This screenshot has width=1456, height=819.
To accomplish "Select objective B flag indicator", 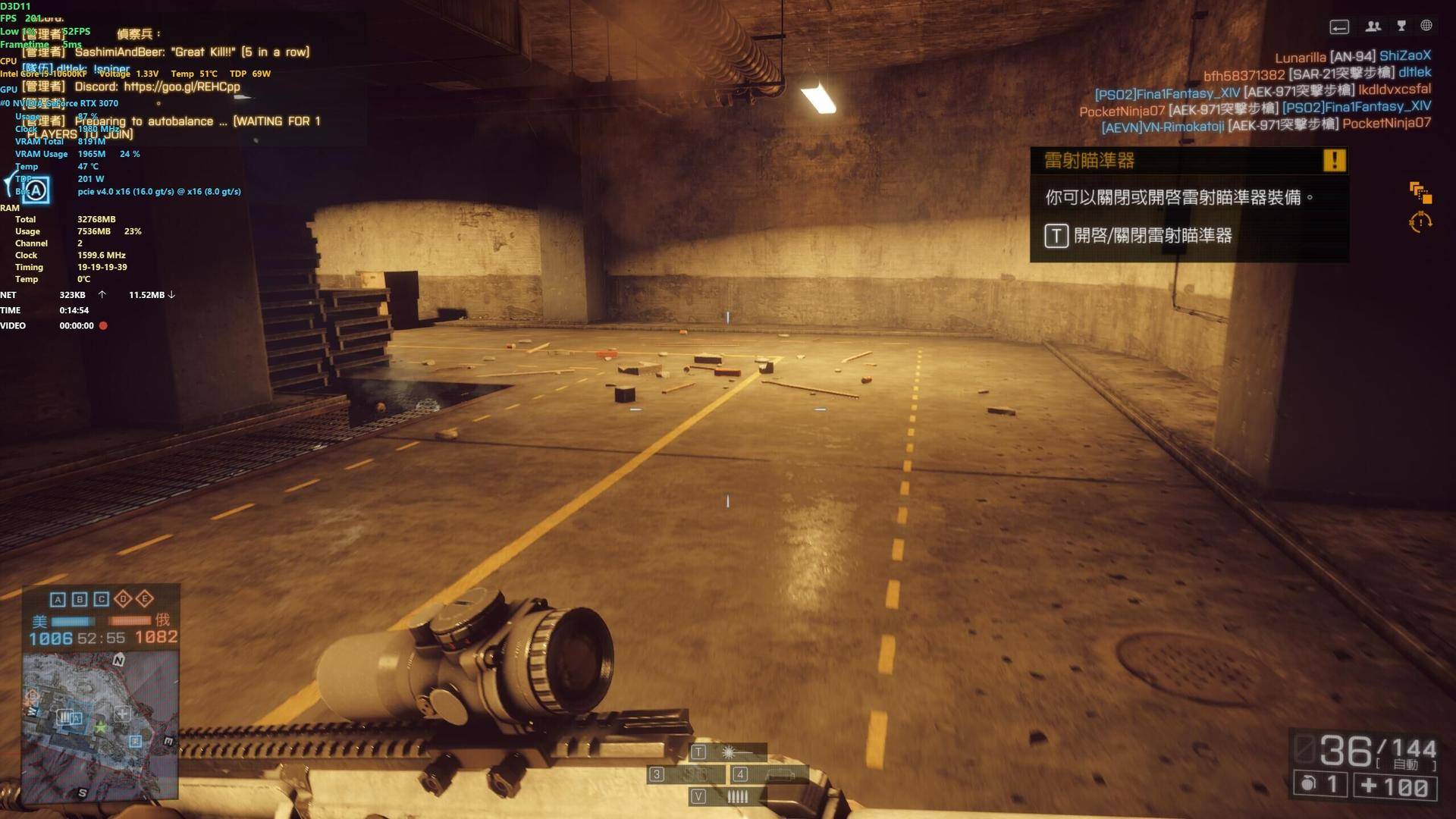I will pos(80,599).
